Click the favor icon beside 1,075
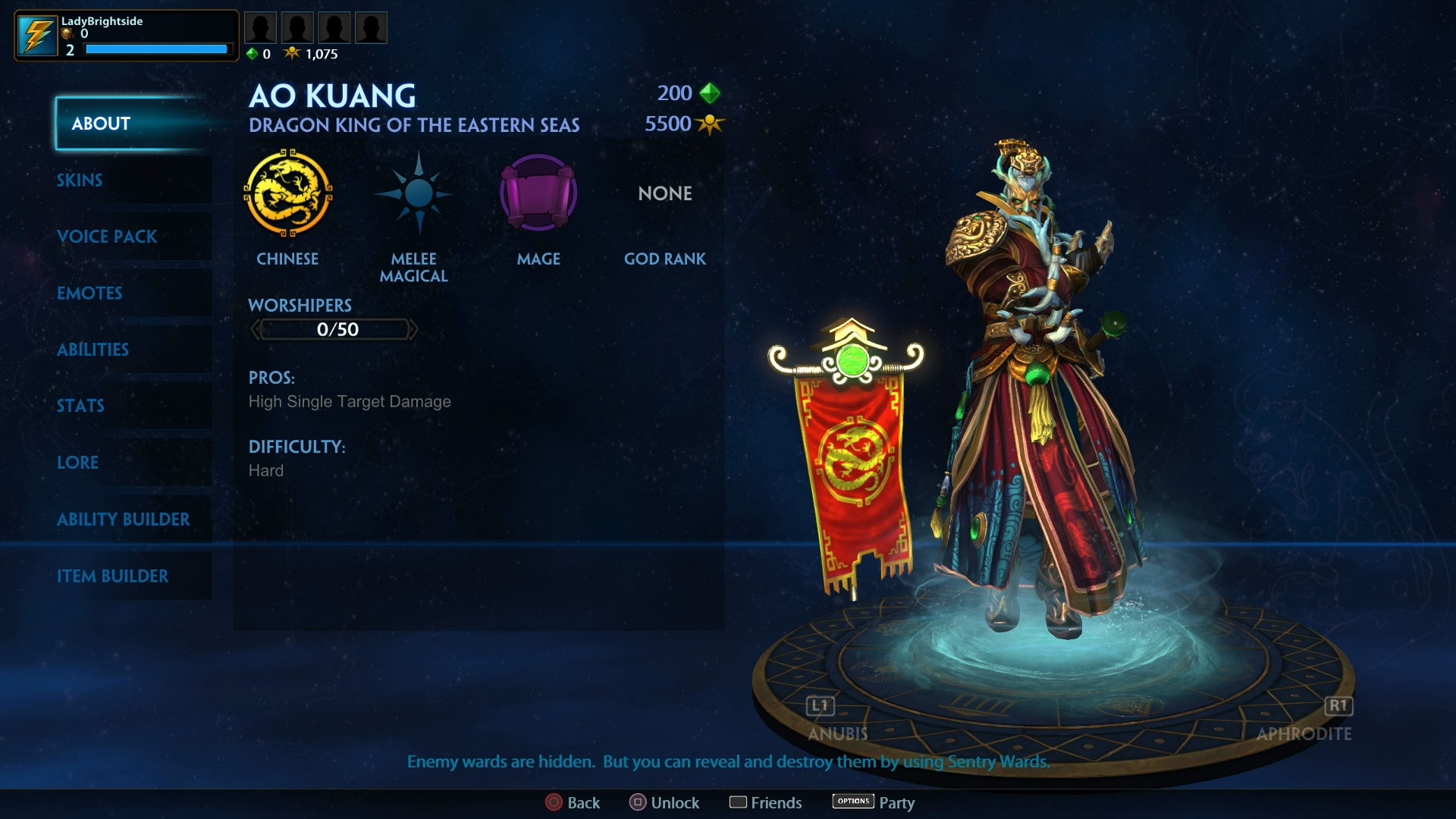The height and width of the screenshot is (819, 1456). pos(294,53)
